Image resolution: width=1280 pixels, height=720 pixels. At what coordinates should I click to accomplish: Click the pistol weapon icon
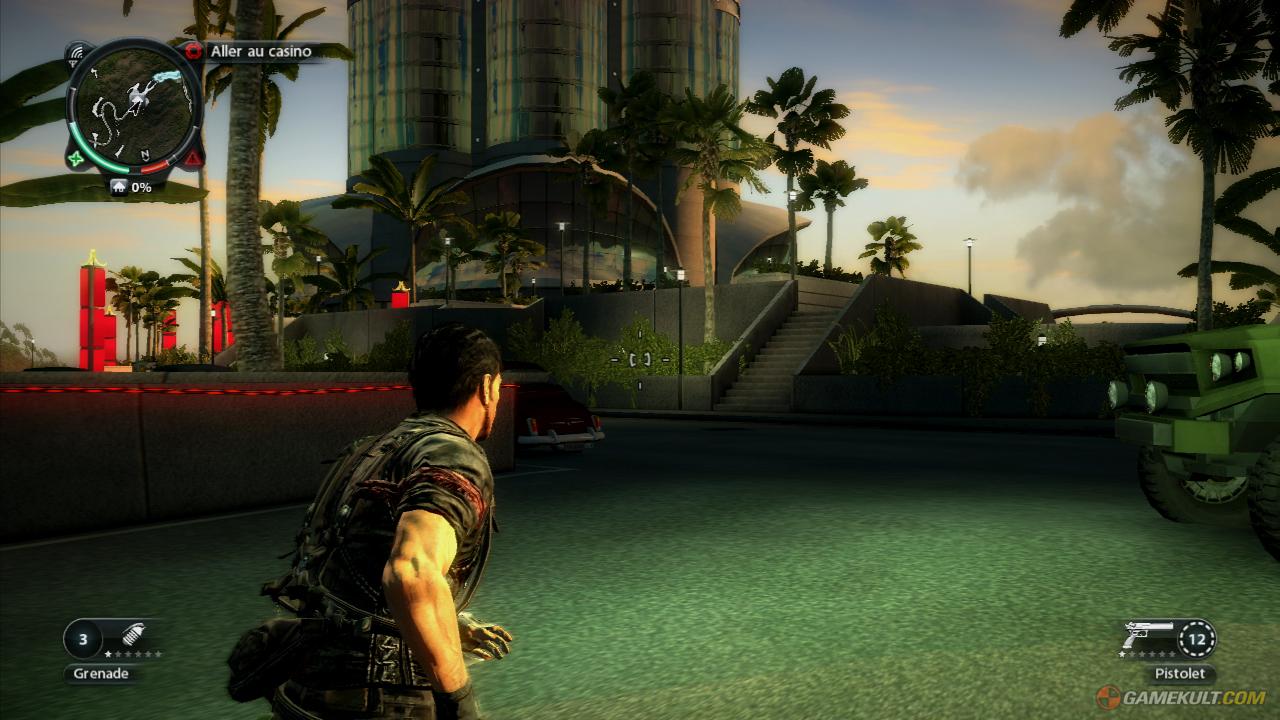tap(1148, 635)
